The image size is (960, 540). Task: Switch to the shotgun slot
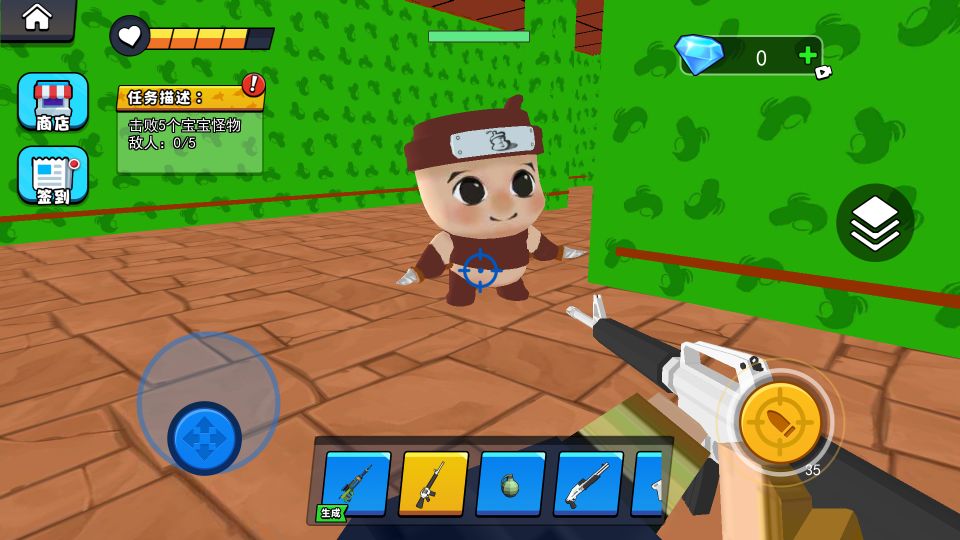(x=588, y=484)
